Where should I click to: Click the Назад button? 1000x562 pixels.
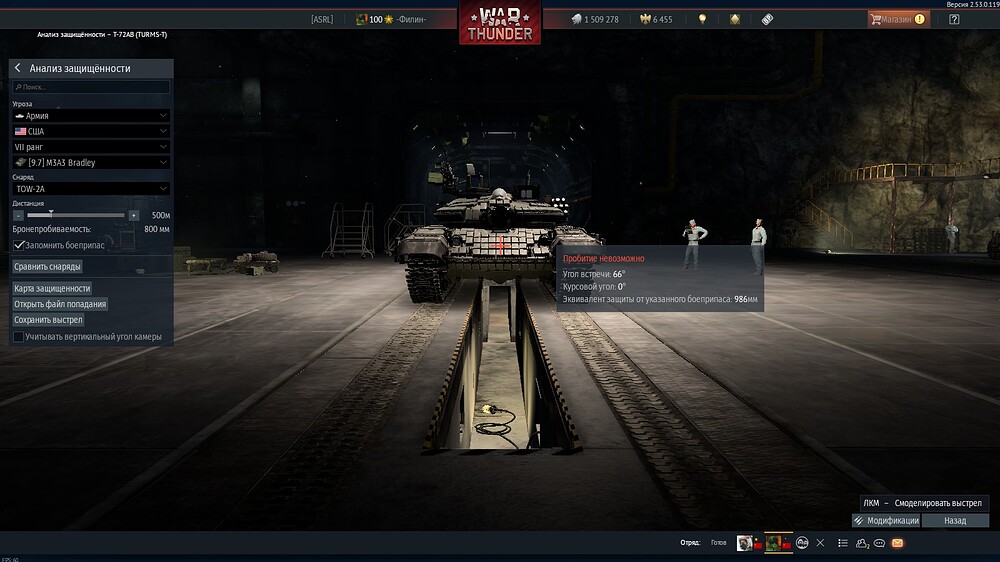955,521
